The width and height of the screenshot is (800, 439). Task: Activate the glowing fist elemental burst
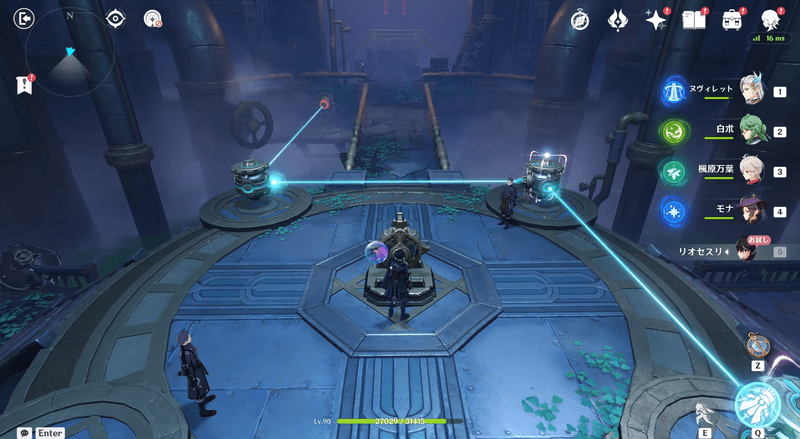pos(757,405)
